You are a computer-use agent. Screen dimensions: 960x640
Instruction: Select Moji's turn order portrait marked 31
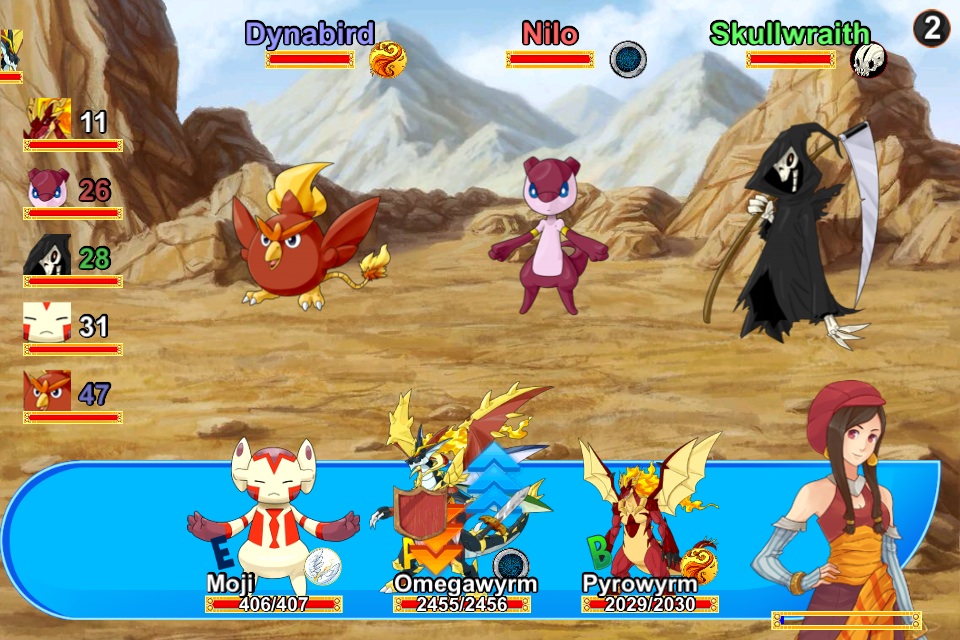[x=48, y=324]
